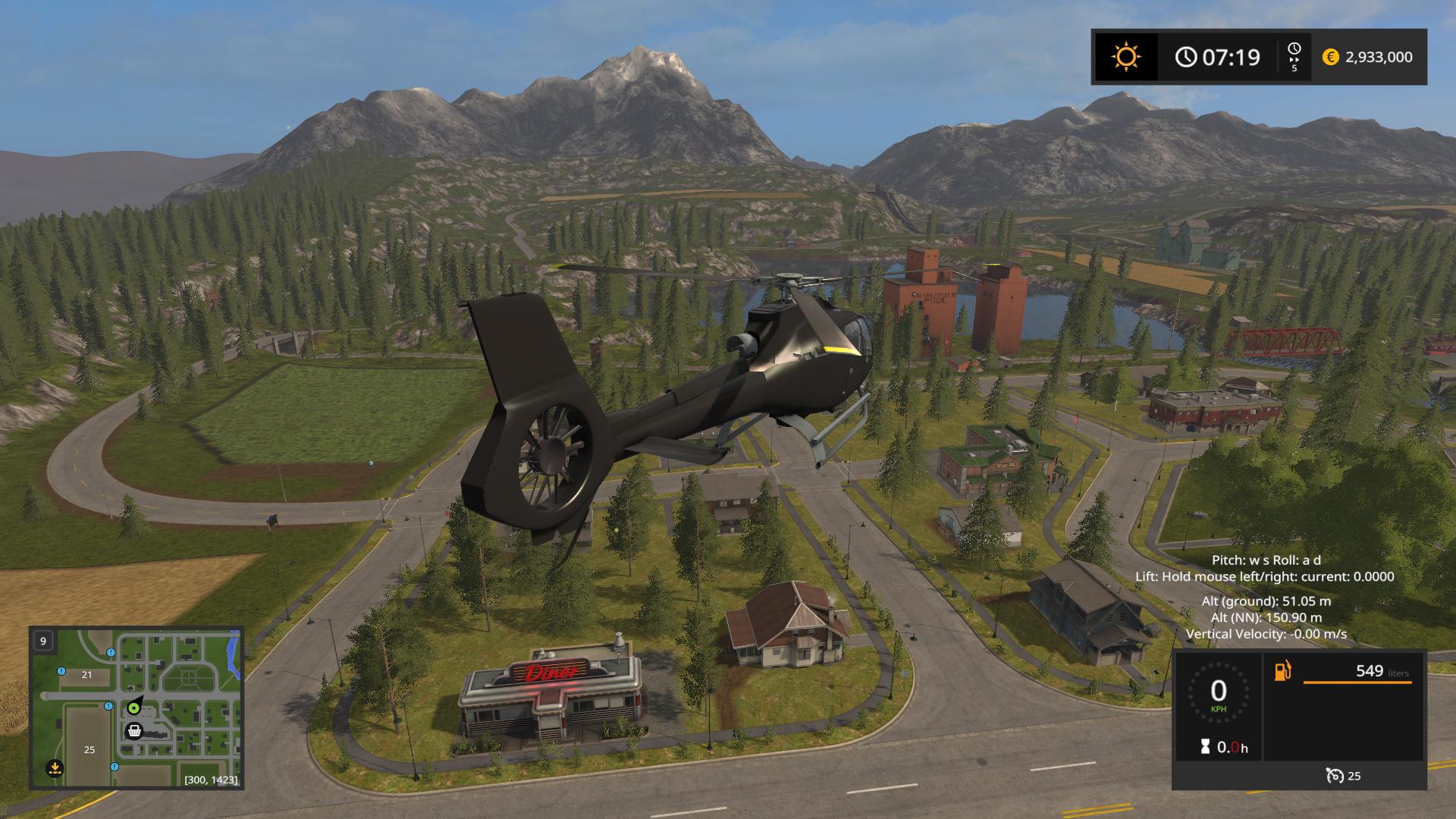The image size is (1456, 819).
Task: Click the field 25 label on minimap
Action: pyautogui.click(x=89, y=750)
